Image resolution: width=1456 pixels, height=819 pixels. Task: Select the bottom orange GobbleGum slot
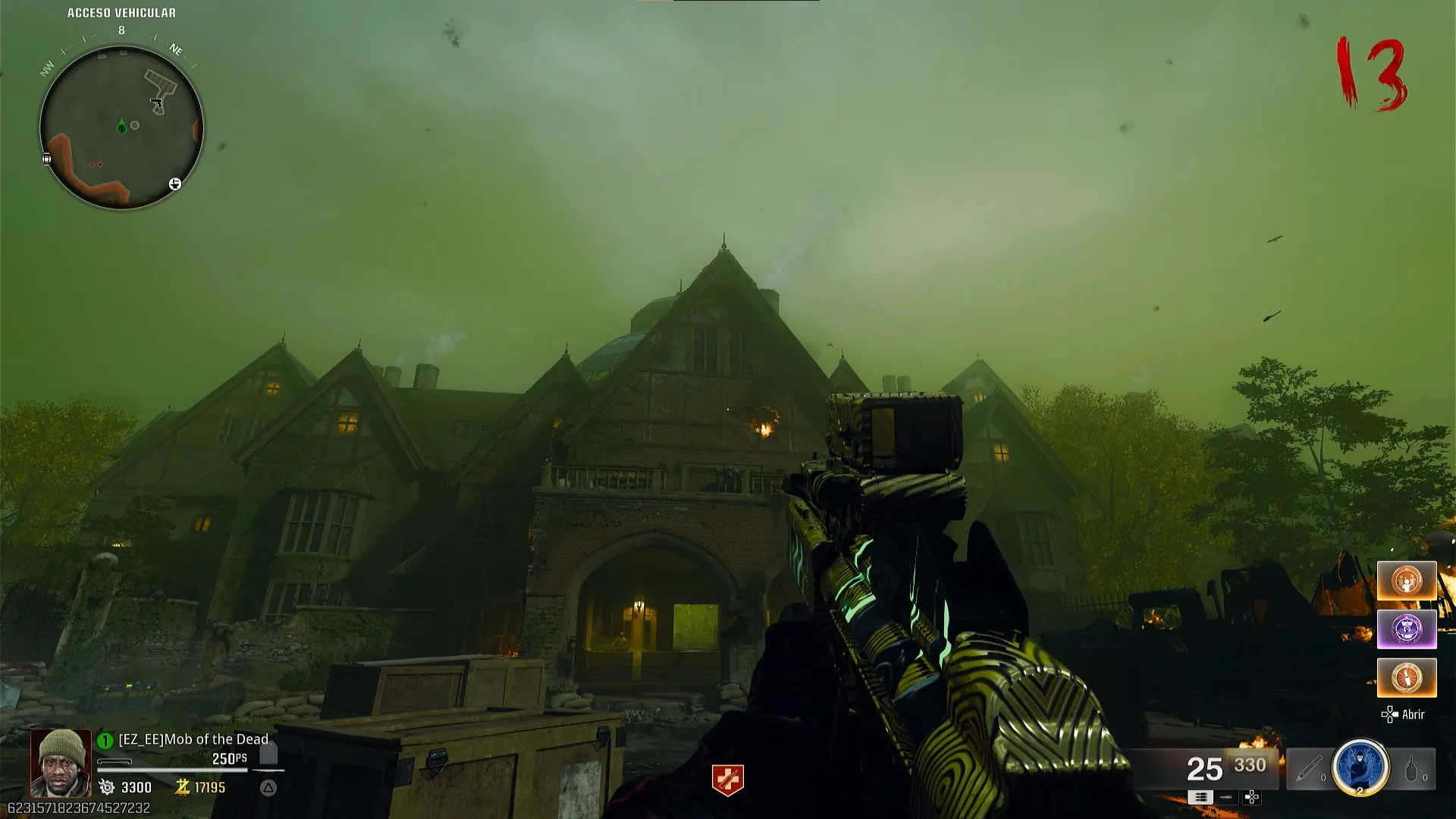point(1407,677)
